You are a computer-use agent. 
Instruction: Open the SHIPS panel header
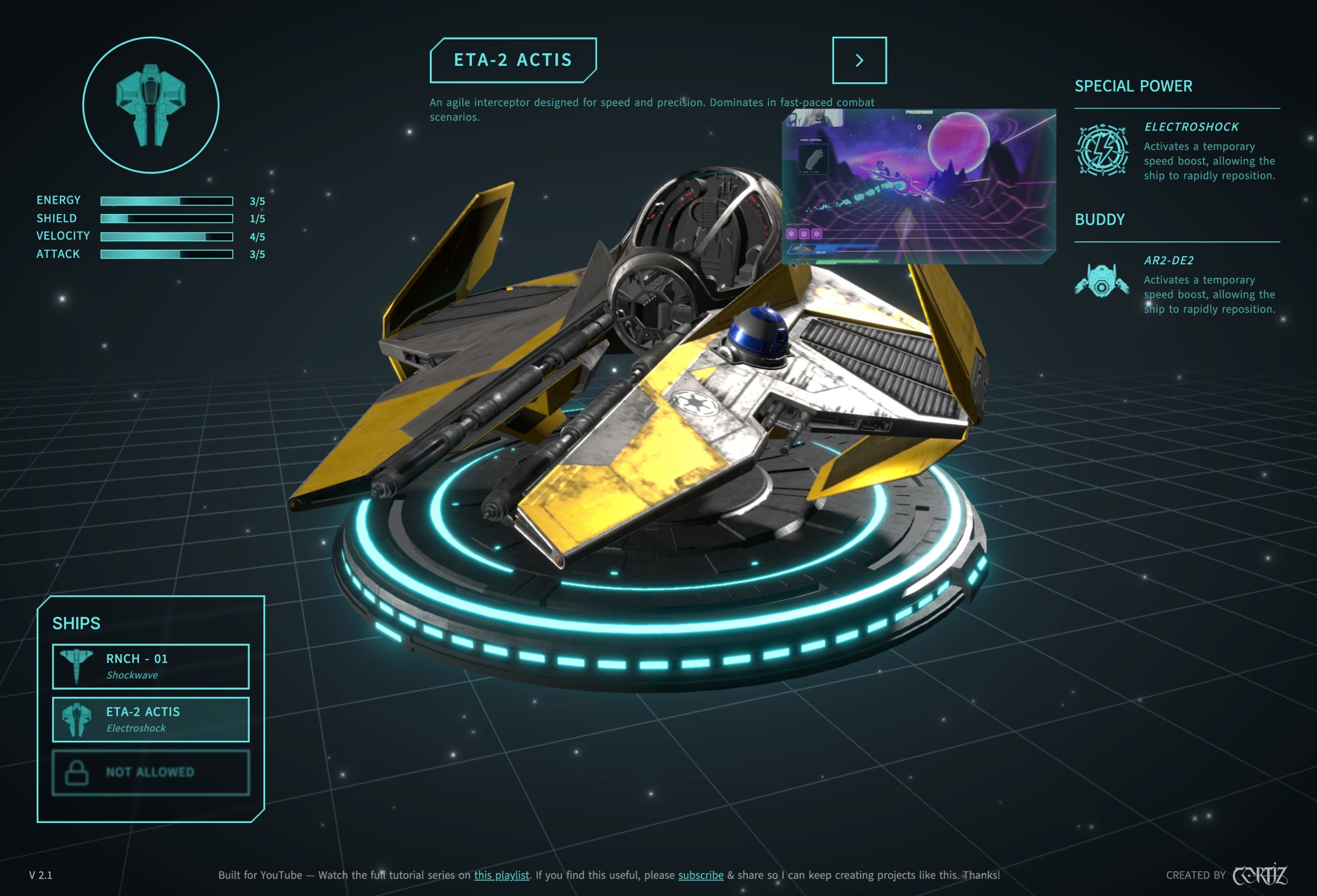[x=76, y=623]
